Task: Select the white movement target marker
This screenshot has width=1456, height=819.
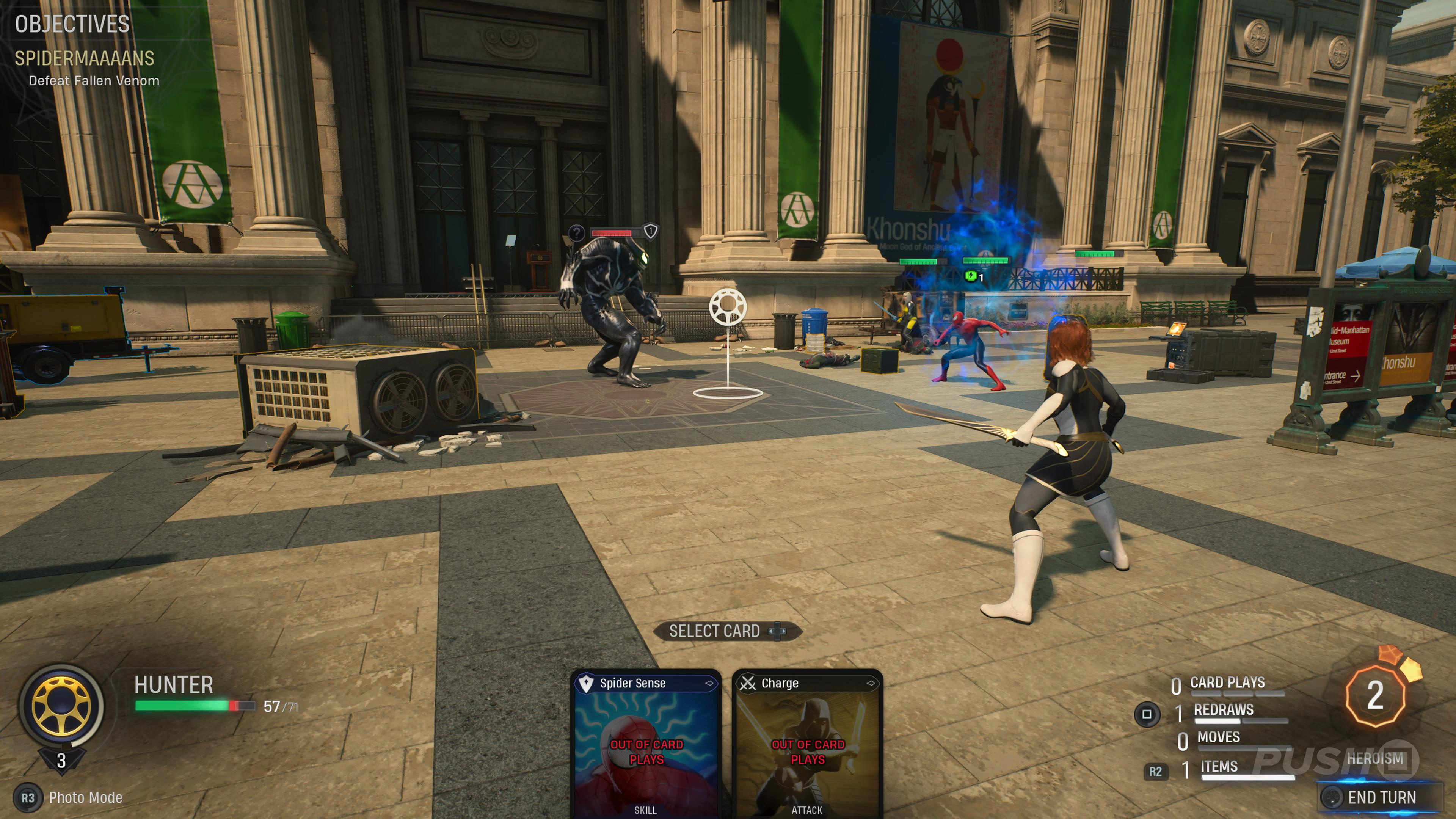Action: point(728,308)
